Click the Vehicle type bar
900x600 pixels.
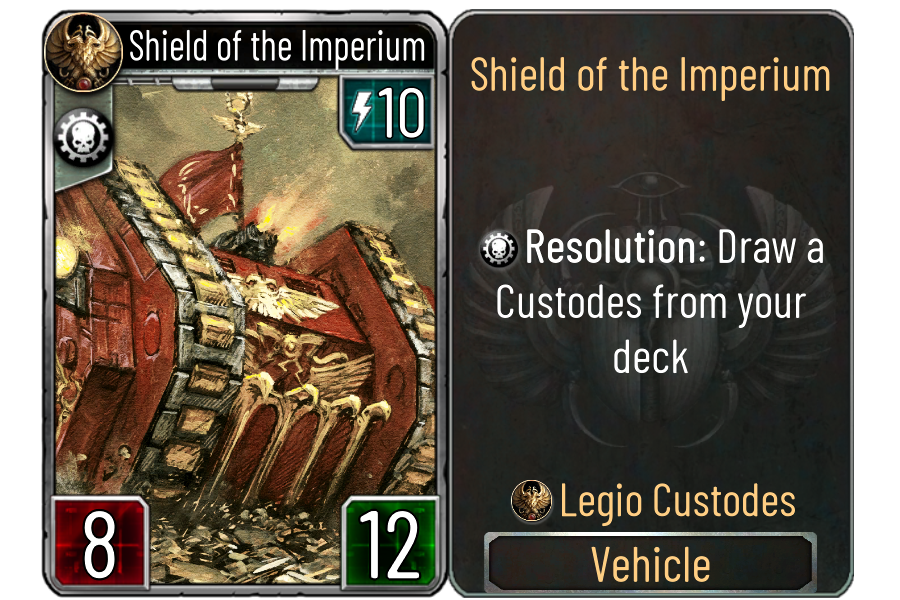(651, 565)
